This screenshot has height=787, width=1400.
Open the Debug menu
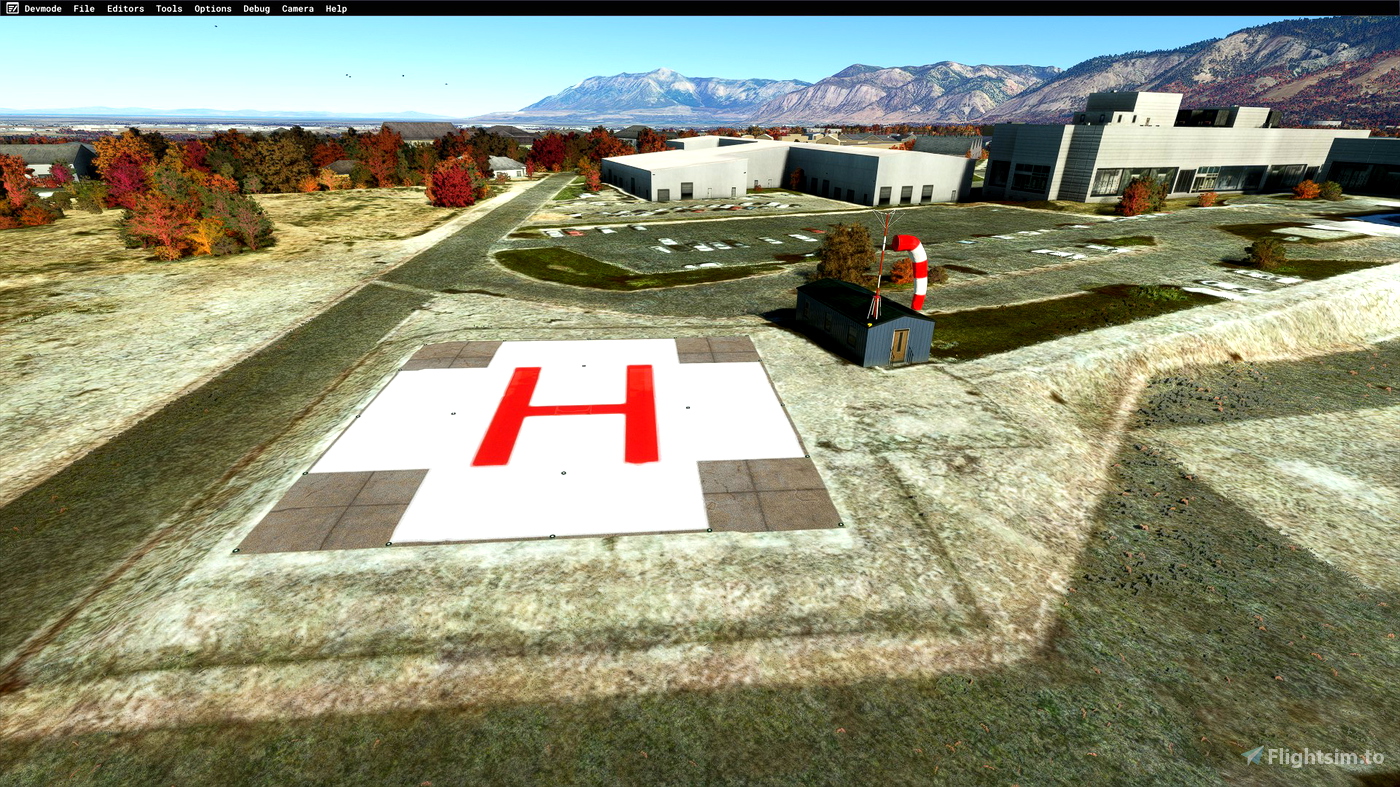coord(255,8)
